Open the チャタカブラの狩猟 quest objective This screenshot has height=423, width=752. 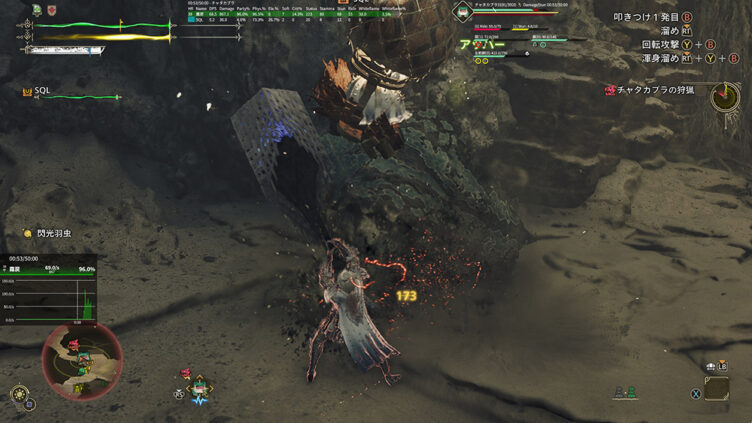tap(654, 90)
